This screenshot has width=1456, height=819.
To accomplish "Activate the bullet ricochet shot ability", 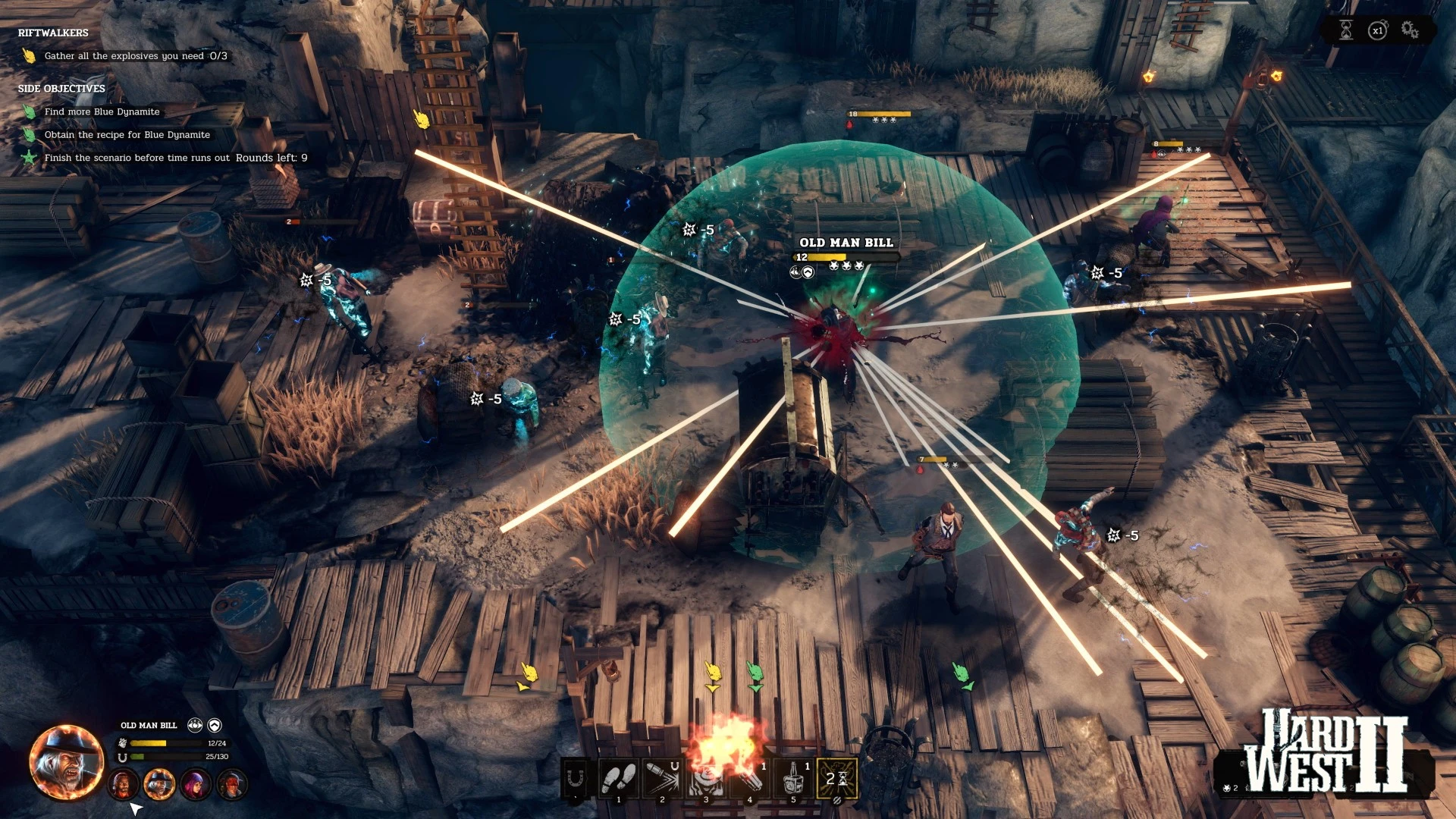I will pyautogui.click(x=662, y=778).
